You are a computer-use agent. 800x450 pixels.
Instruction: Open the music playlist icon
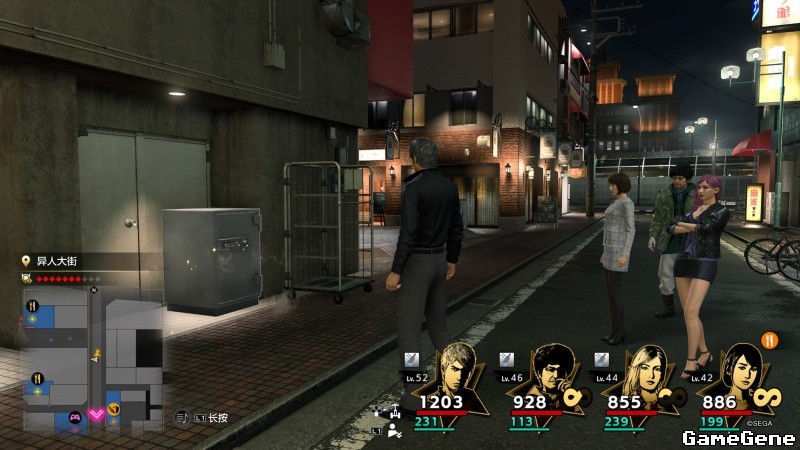tap(182, 416)
